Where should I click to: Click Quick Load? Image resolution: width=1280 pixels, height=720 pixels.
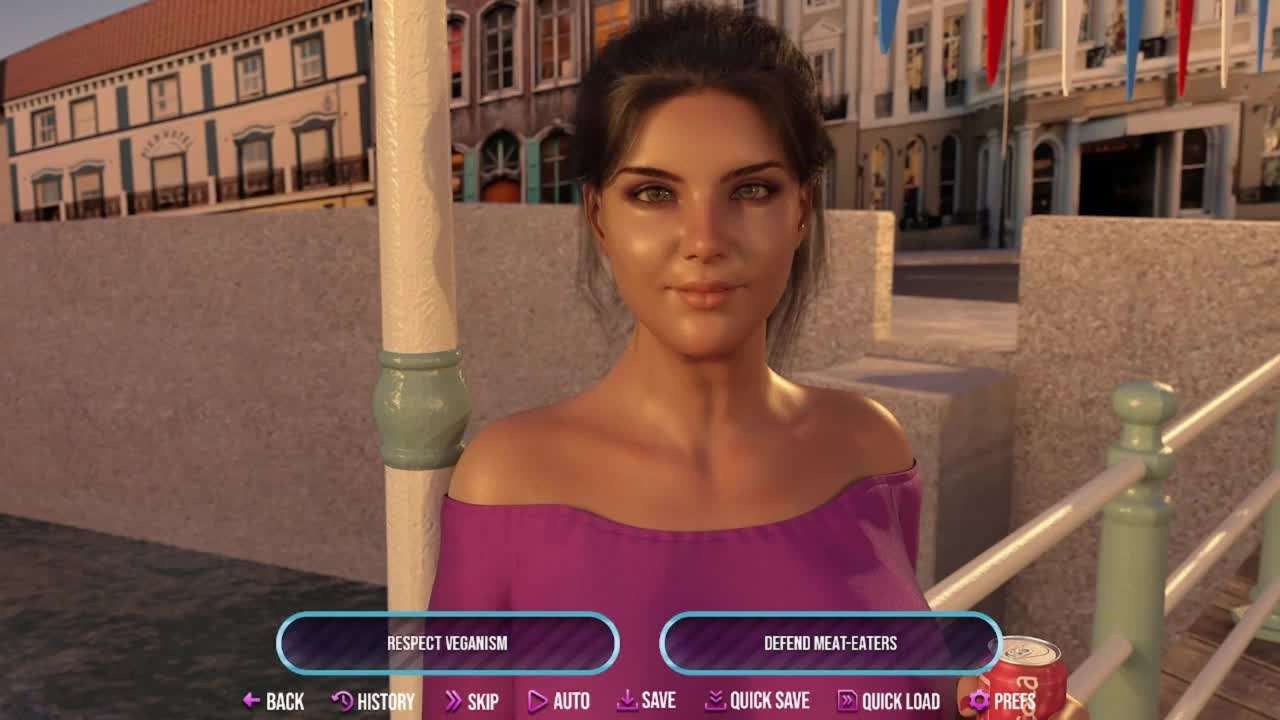pyautogui.click(x=888, y=701)
